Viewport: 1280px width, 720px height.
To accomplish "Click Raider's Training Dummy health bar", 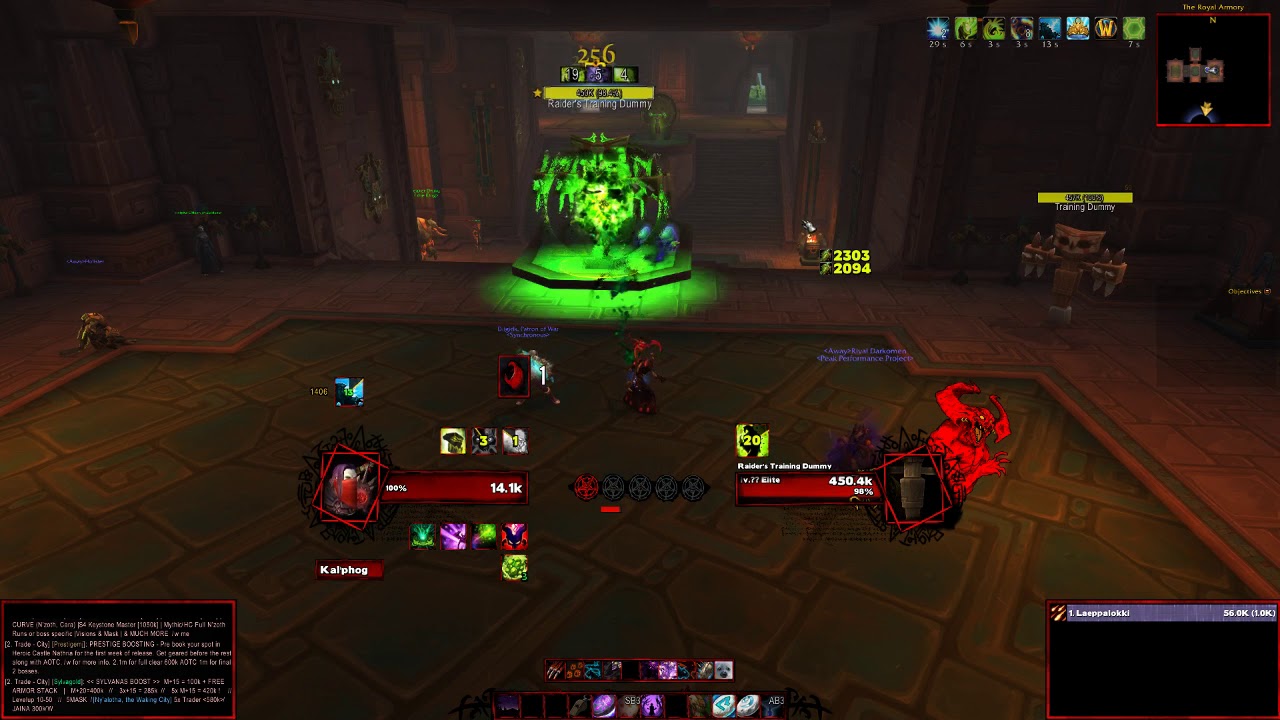I will [810, 489].
